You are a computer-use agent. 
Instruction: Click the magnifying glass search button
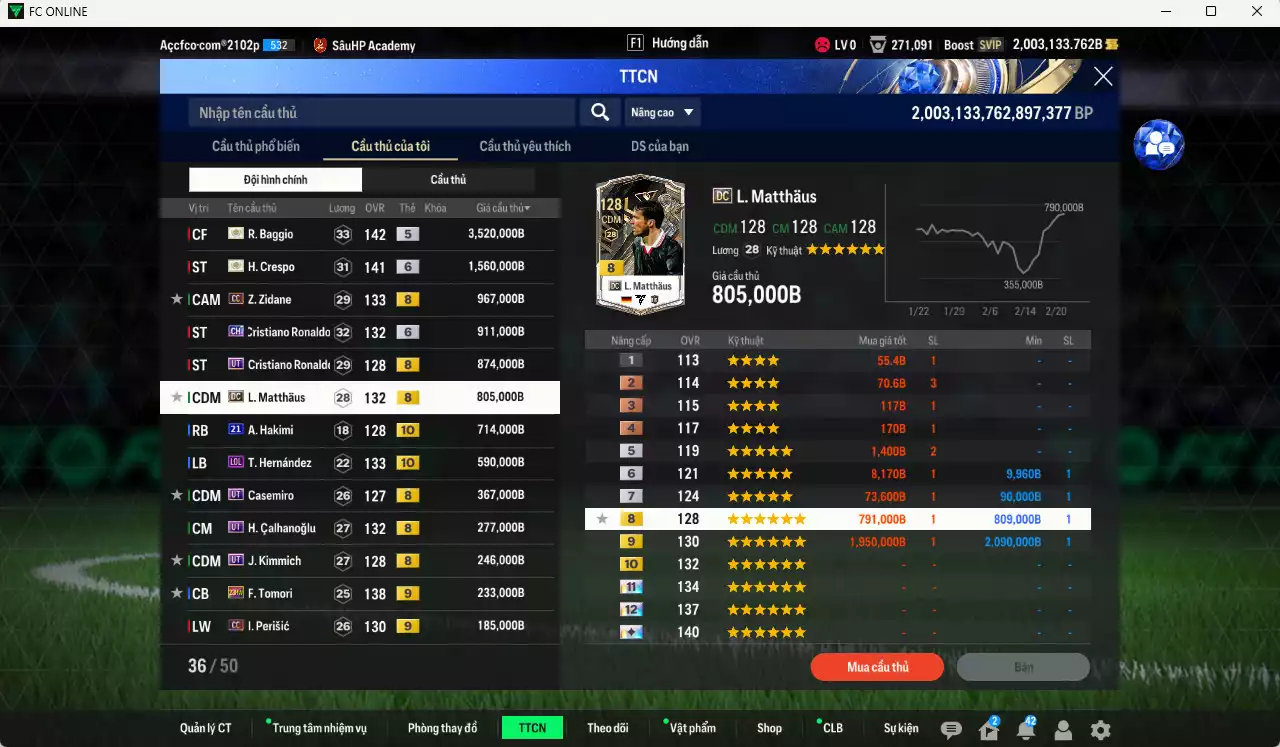pos(600,113)
